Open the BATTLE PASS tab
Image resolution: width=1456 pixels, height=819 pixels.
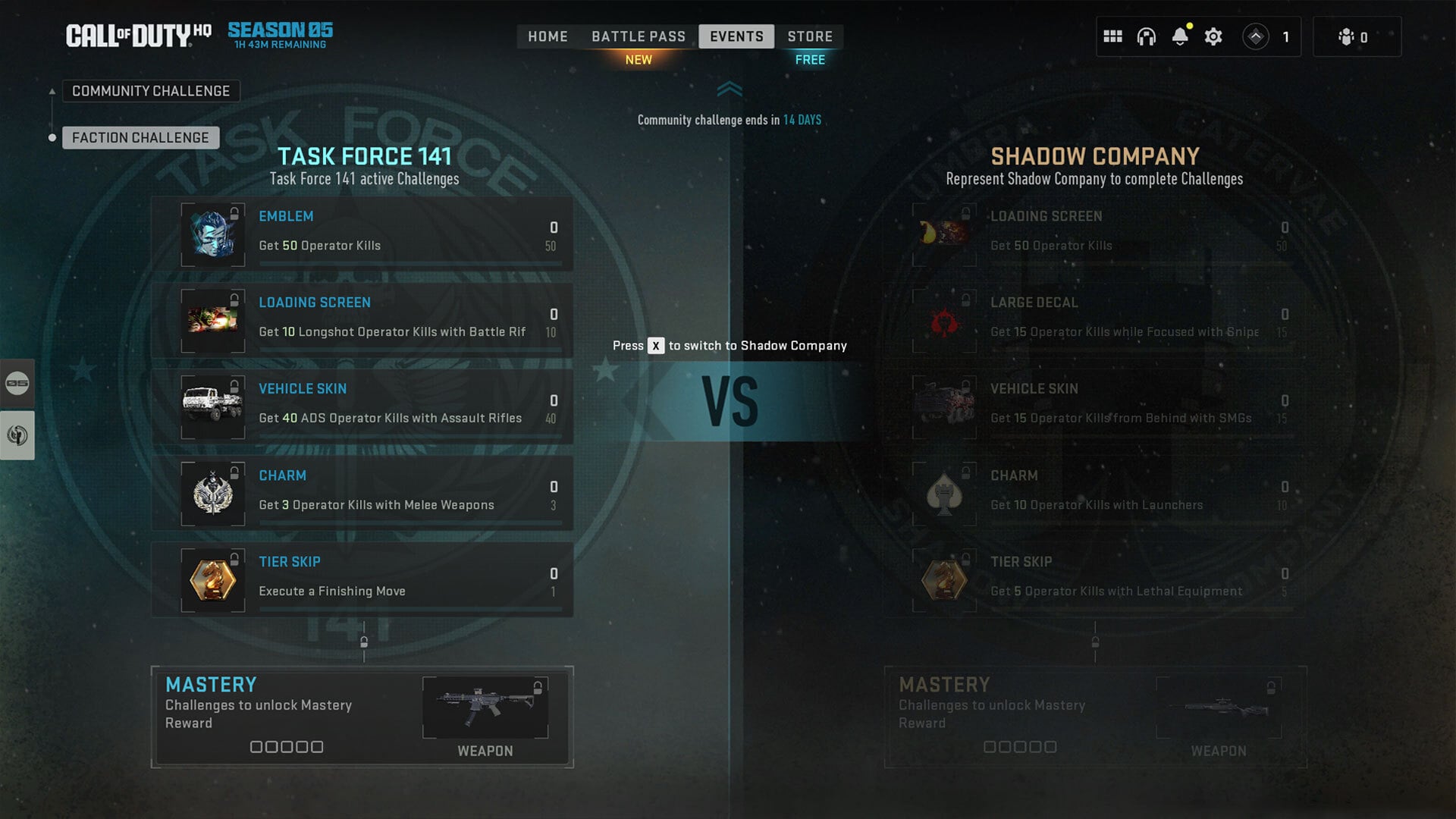pyautogui.click(x=639, y=36)
